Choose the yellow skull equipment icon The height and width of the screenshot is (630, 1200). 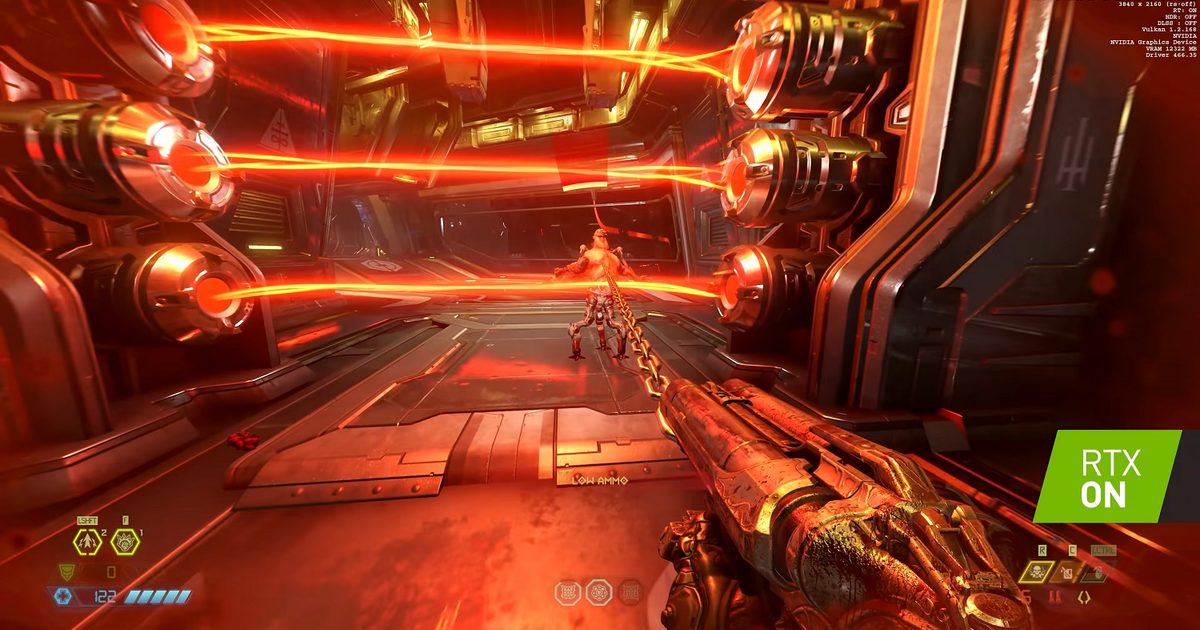(x=1037, y=572)
